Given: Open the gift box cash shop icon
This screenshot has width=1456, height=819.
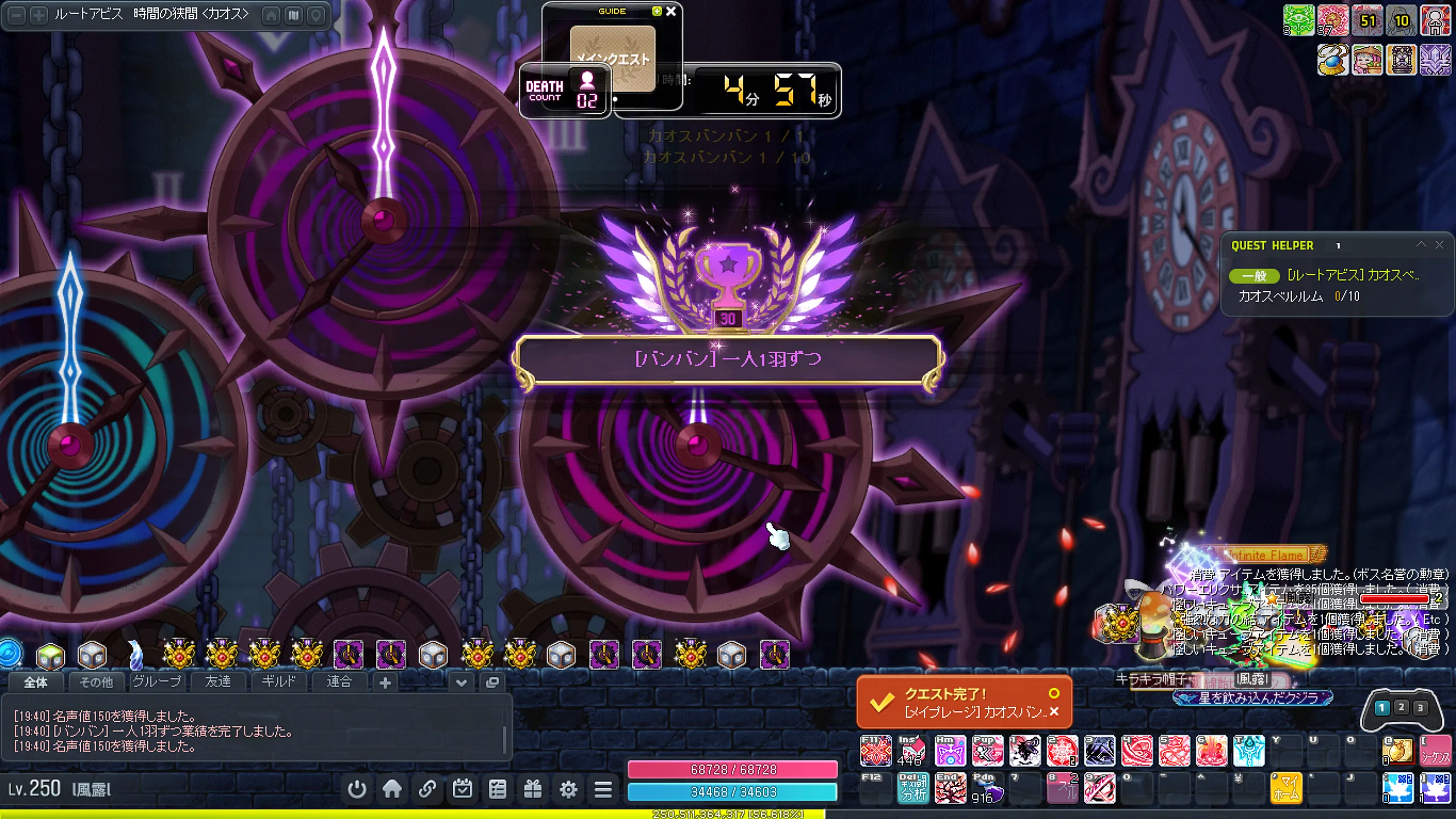Looking at the screenshot, I should [x=533, y=789].
